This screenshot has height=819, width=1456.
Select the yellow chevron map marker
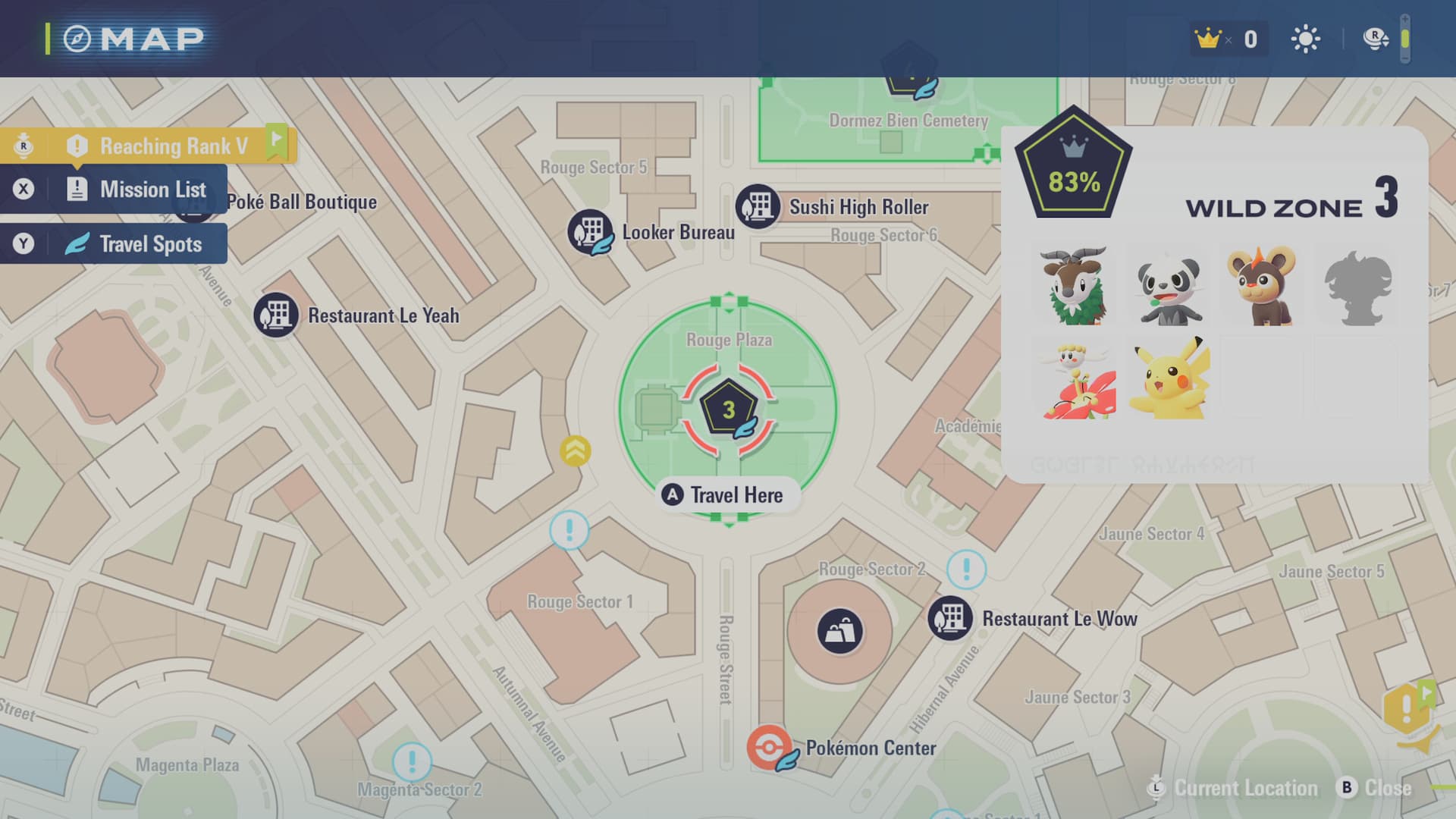[576, 451]
